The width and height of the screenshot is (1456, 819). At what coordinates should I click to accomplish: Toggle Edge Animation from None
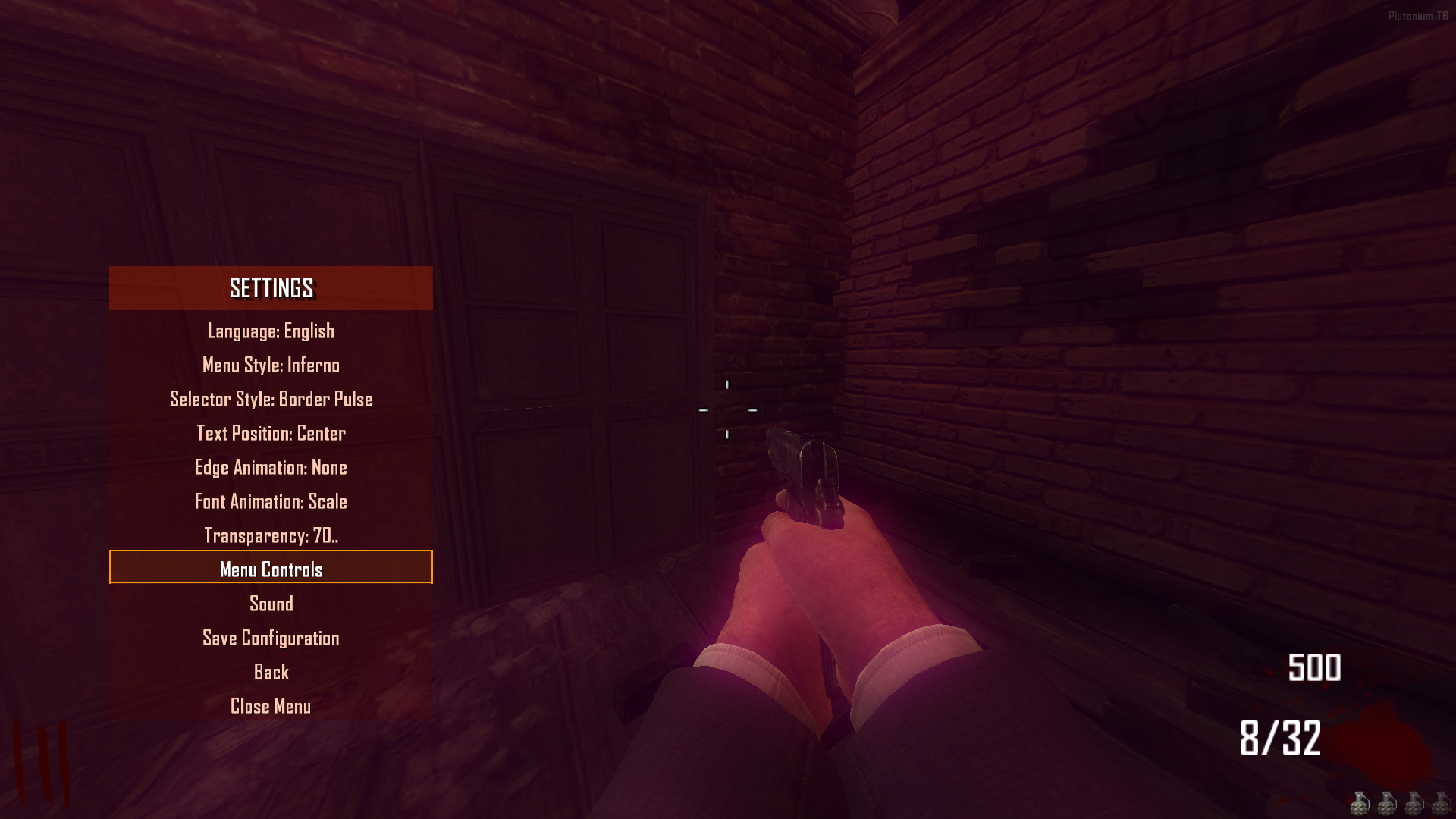point(271,468)
